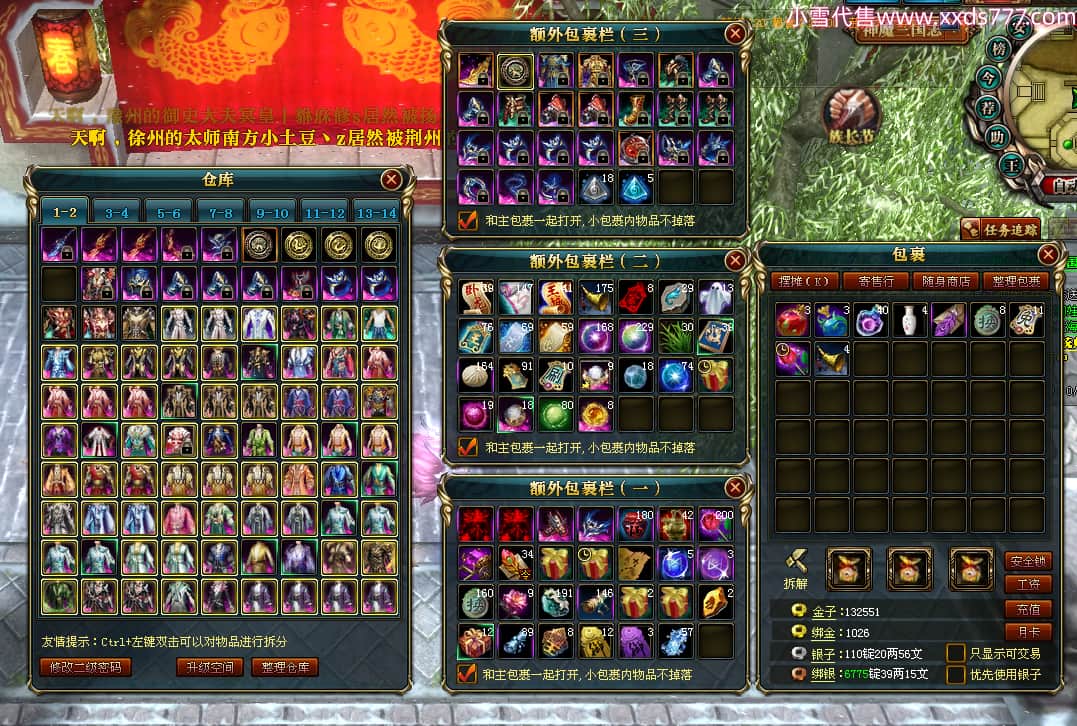Open the 安全锁 safety lock

(x=1026, y=560)
